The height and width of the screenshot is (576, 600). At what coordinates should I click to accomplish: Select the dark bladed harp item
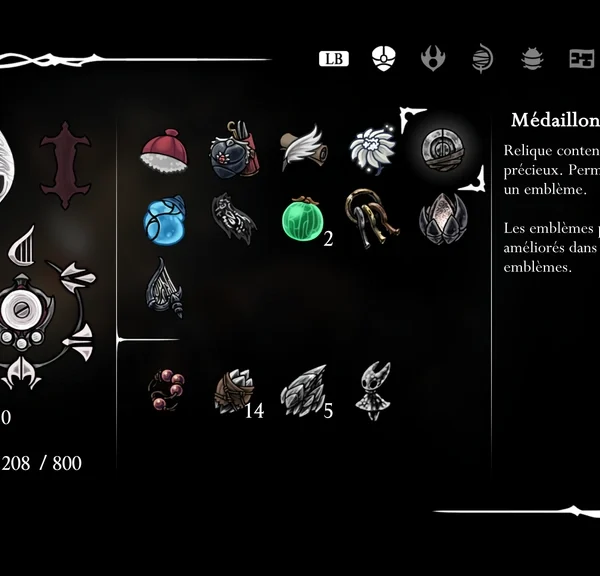(165, 289)
